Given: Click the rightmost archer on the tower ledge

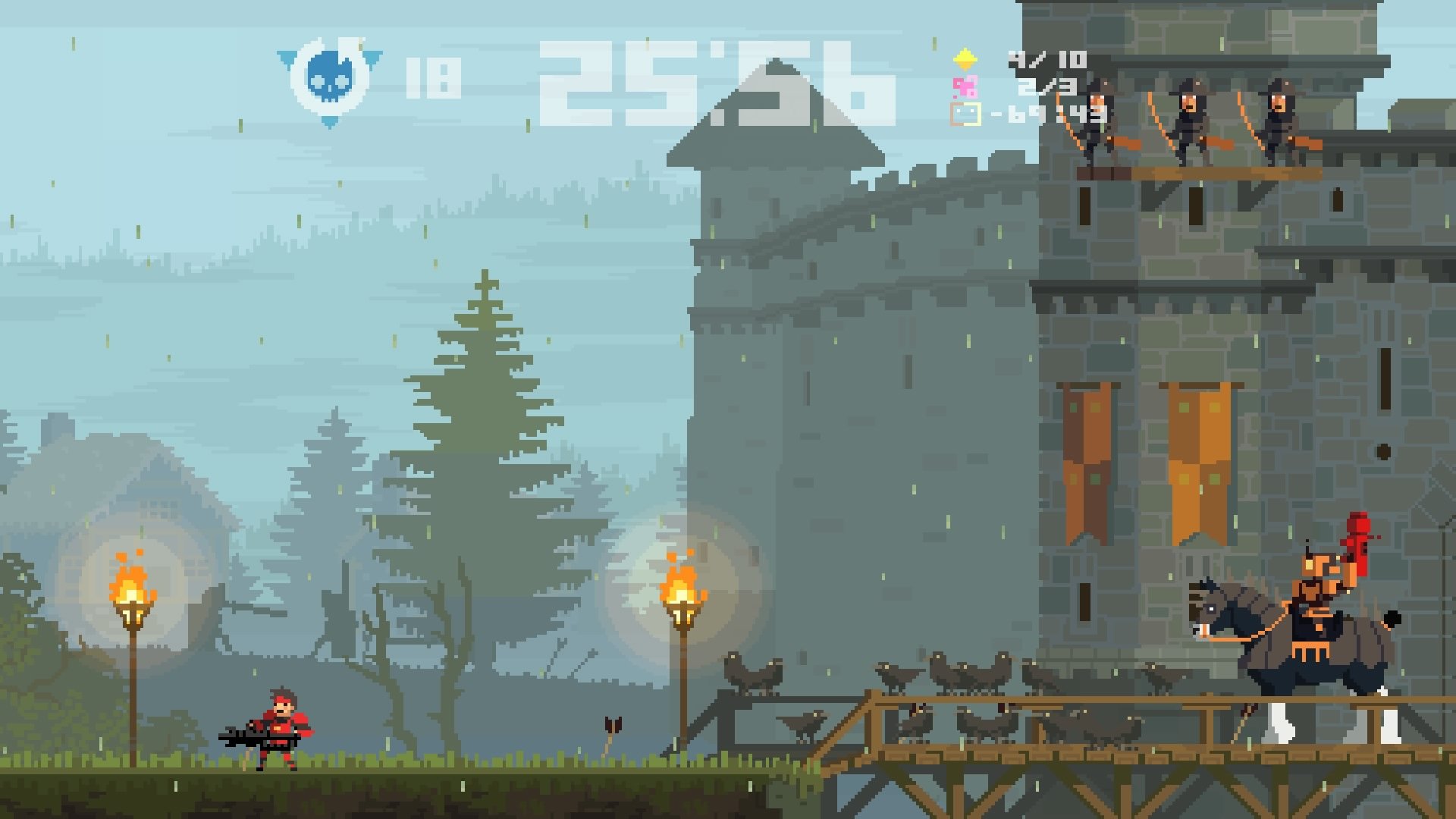Looking at the screenshot, I should (1278, 121).
